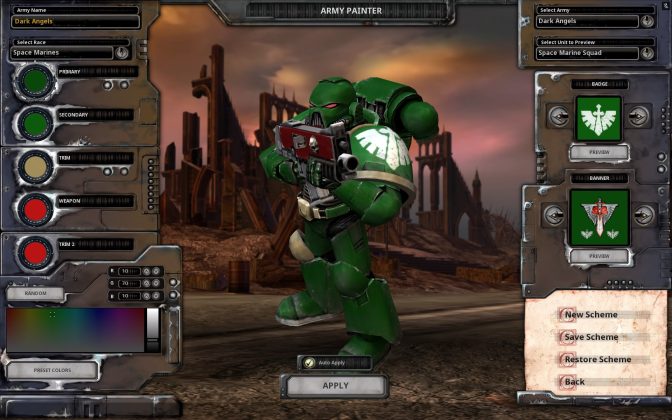Start a New Scheme

click(x=590, y=315)
